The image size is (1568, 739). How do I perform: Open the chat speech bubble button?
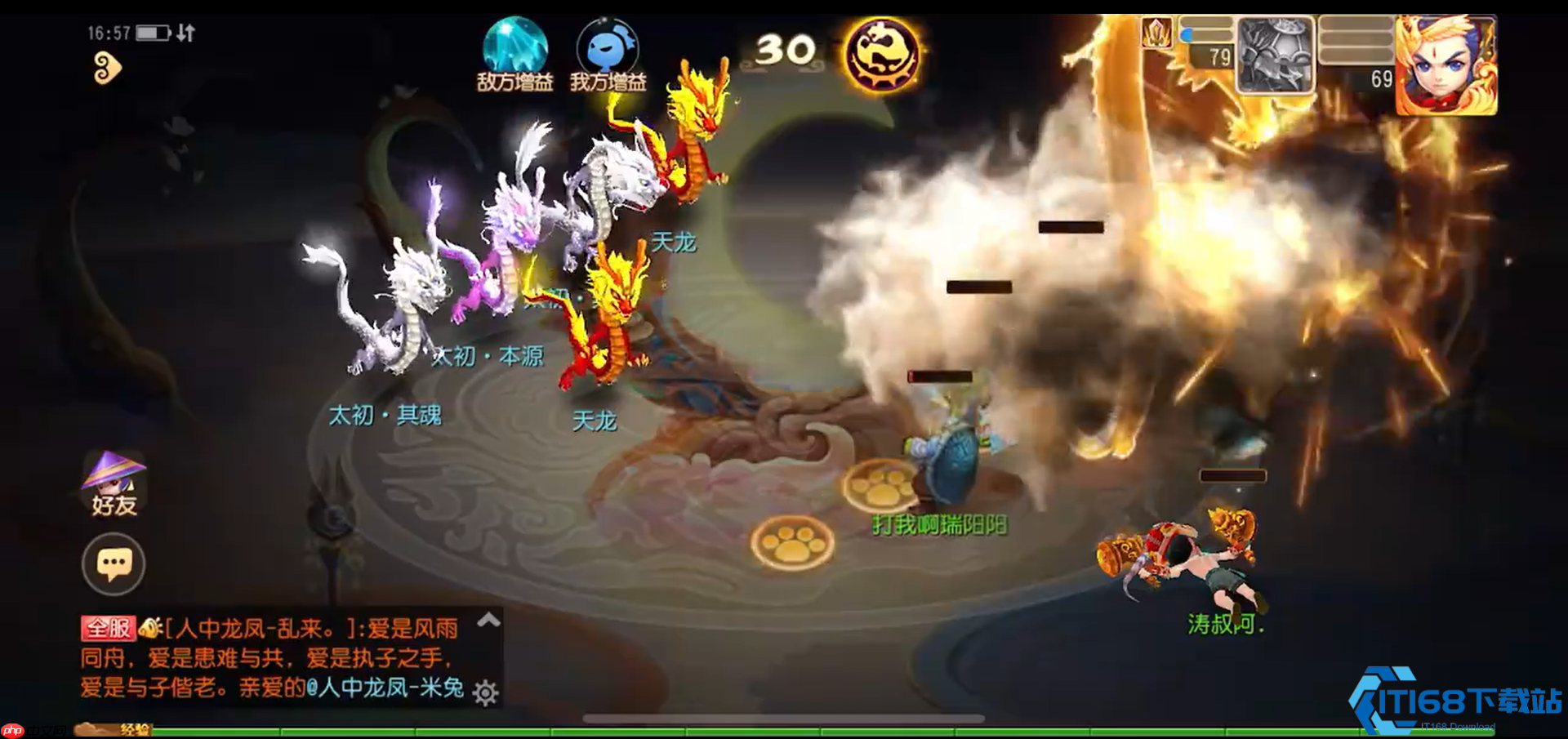pyautogui.click(x=114, y=563)
